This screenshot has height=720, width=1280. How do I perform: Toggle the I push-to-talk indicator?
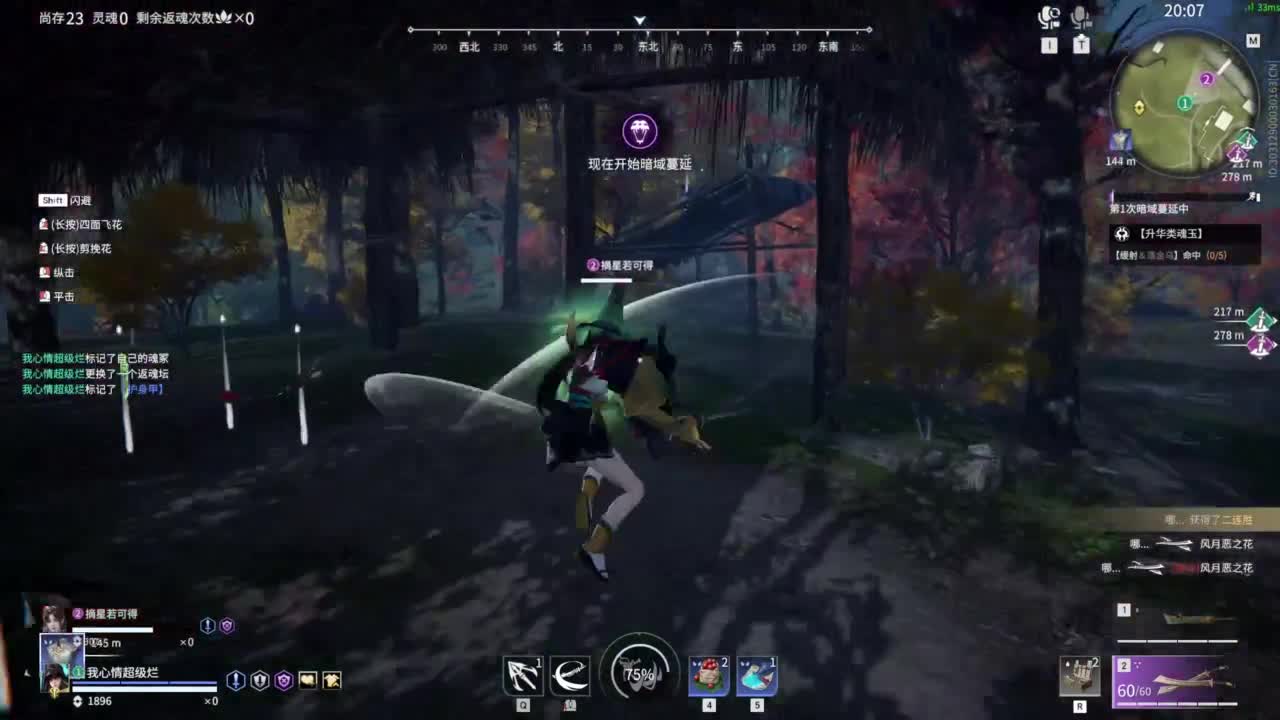pos(1050,45)
